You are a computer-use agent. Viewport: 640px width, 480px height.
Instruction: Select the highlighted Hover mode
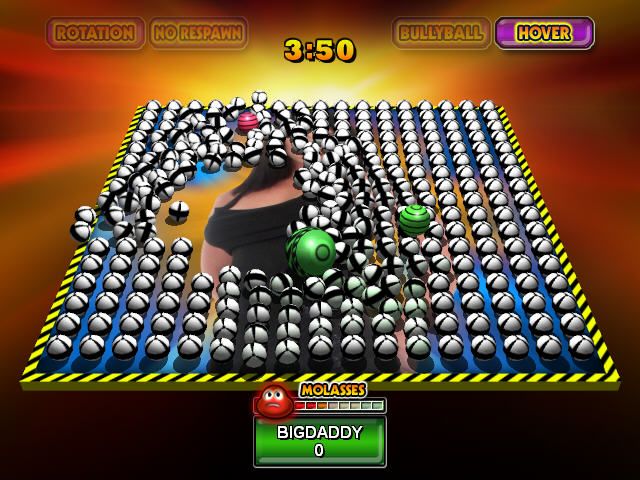click(x=544, y=33)
